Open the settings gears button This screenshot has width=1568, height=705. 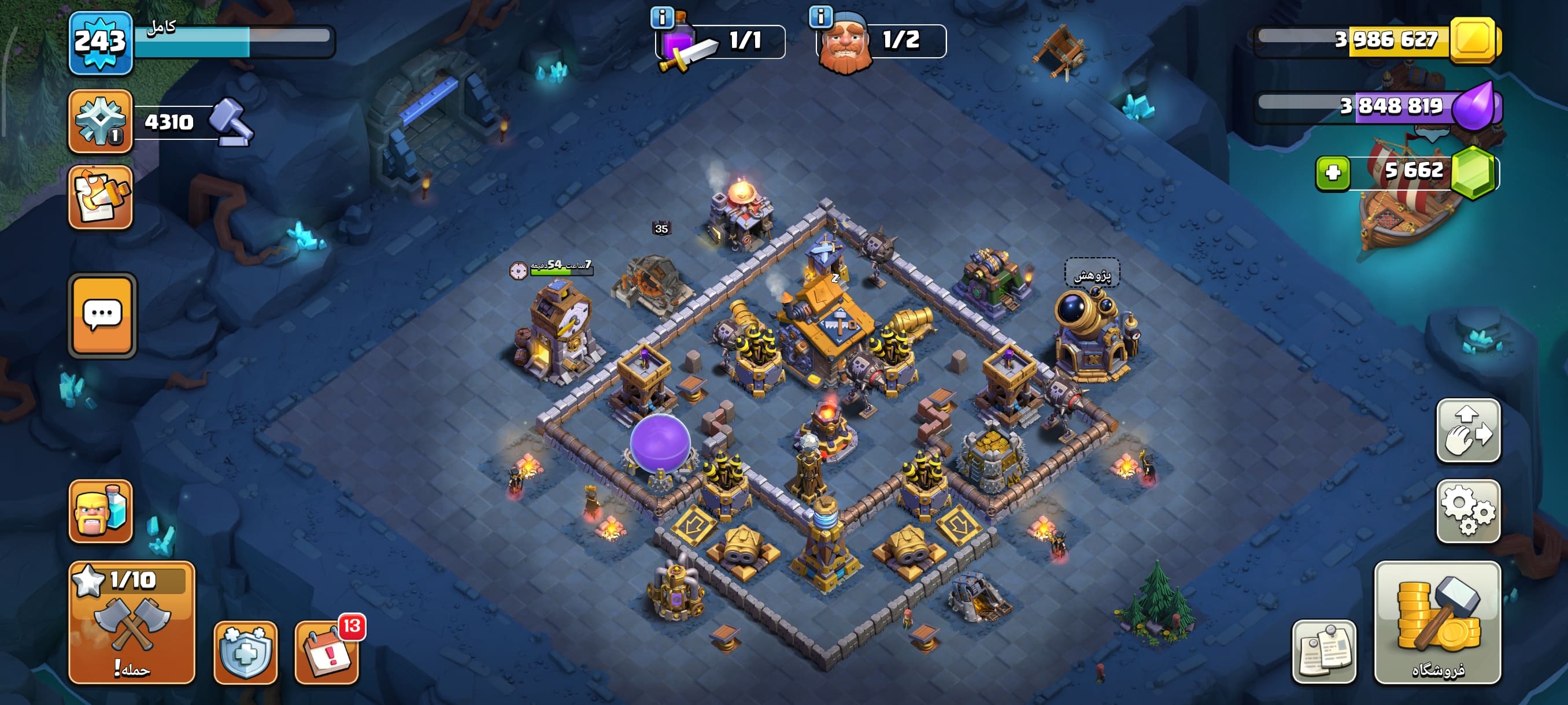pyautogui.click(x=1468, y=511)
